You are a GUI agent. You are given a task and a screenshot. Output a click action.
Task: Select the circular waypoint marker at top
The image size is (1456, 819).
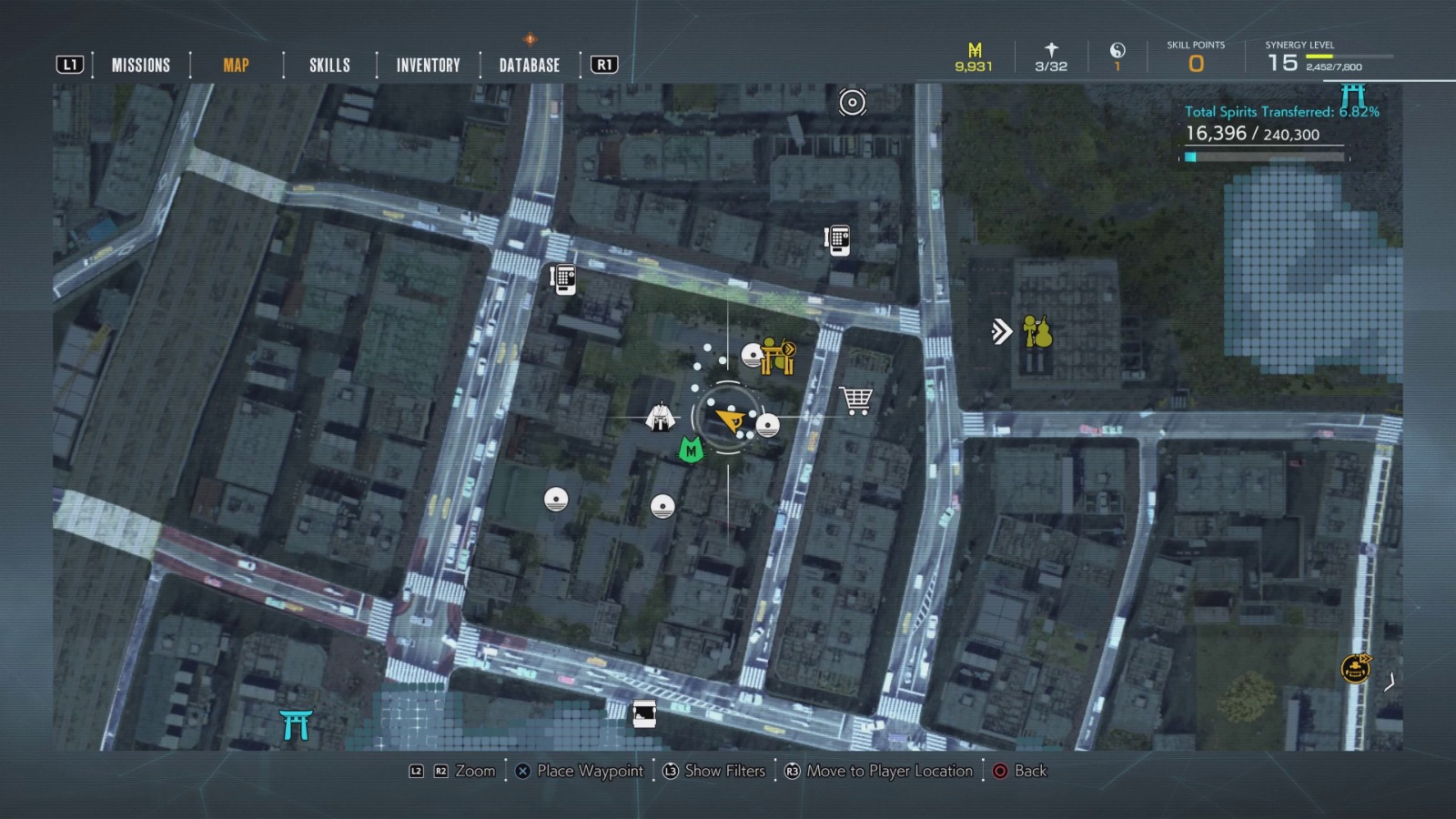pos(852,104)
